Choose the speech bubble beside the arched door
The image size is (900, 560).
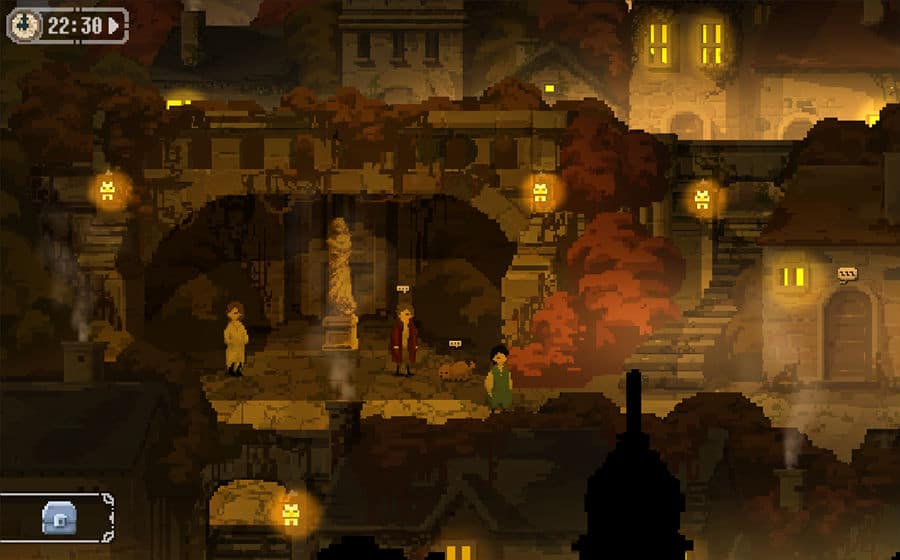(x=848, y=273)
